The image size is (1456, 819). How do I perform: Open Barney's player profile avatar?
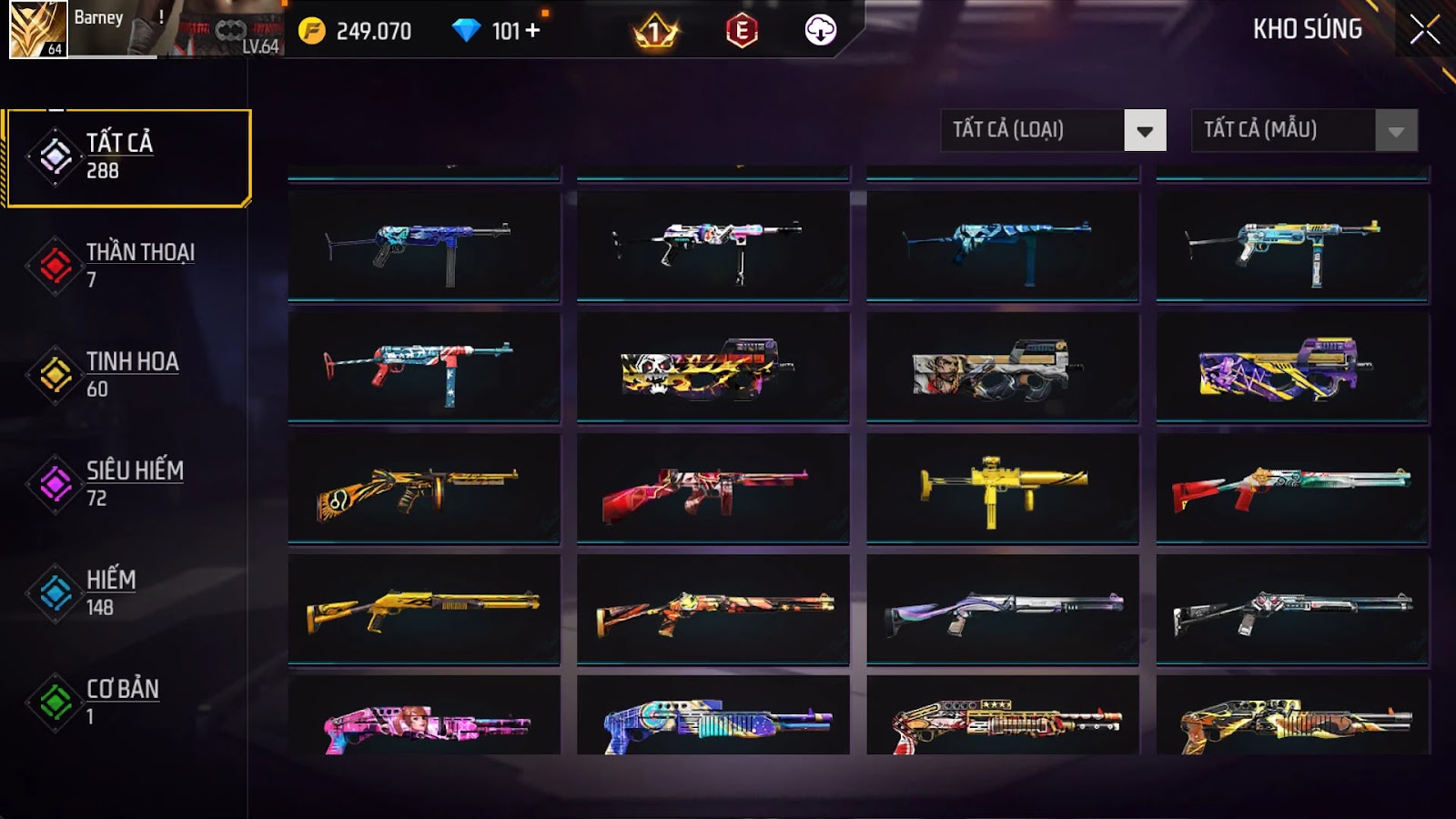point(38,29)
